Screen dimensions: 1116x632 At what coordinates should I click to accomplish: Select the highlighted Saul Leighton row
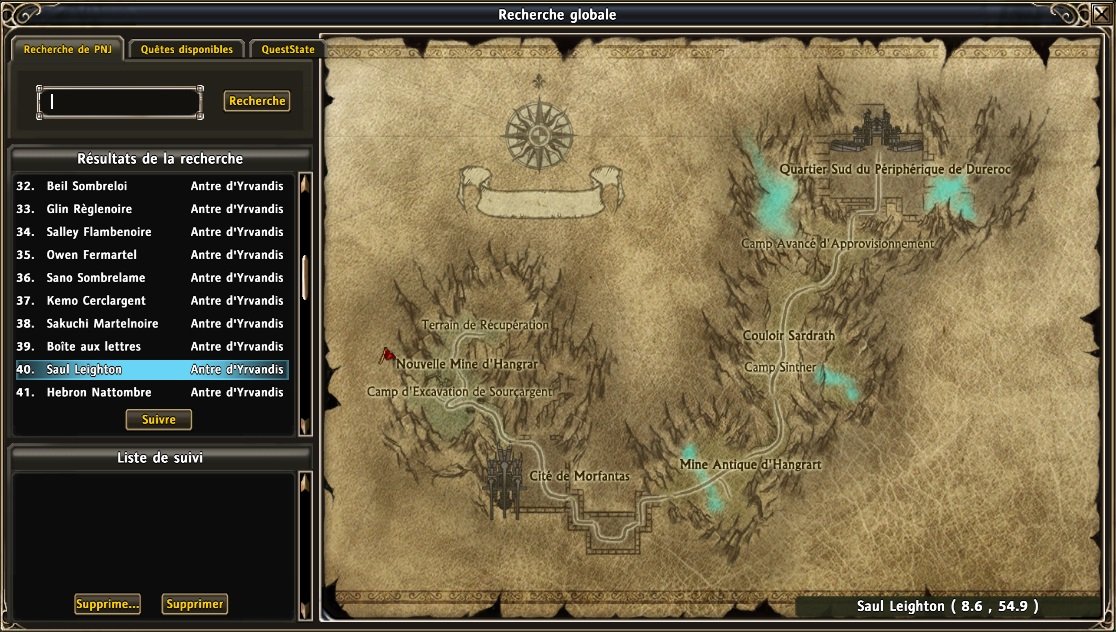click(x=150, y=370)
